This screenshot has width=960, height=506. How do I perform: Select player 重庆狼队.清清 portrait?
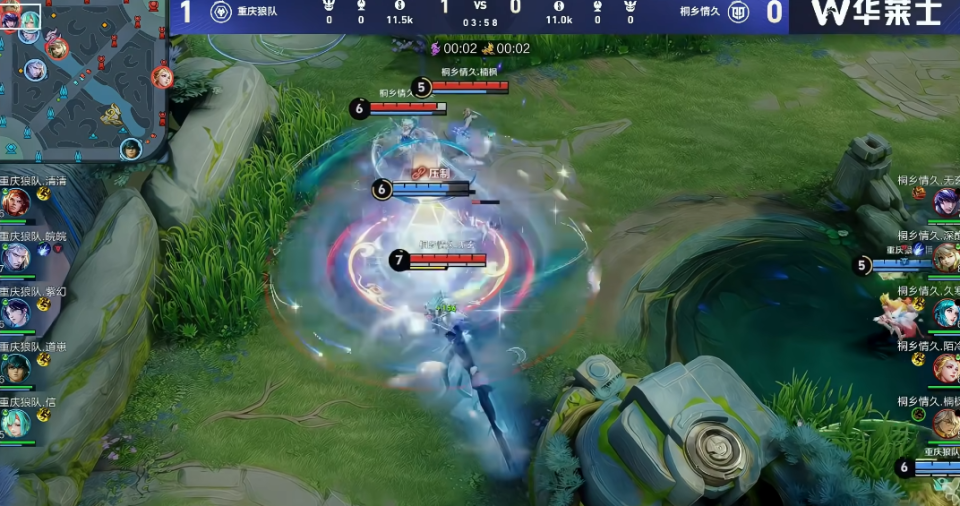click(15, 203)
